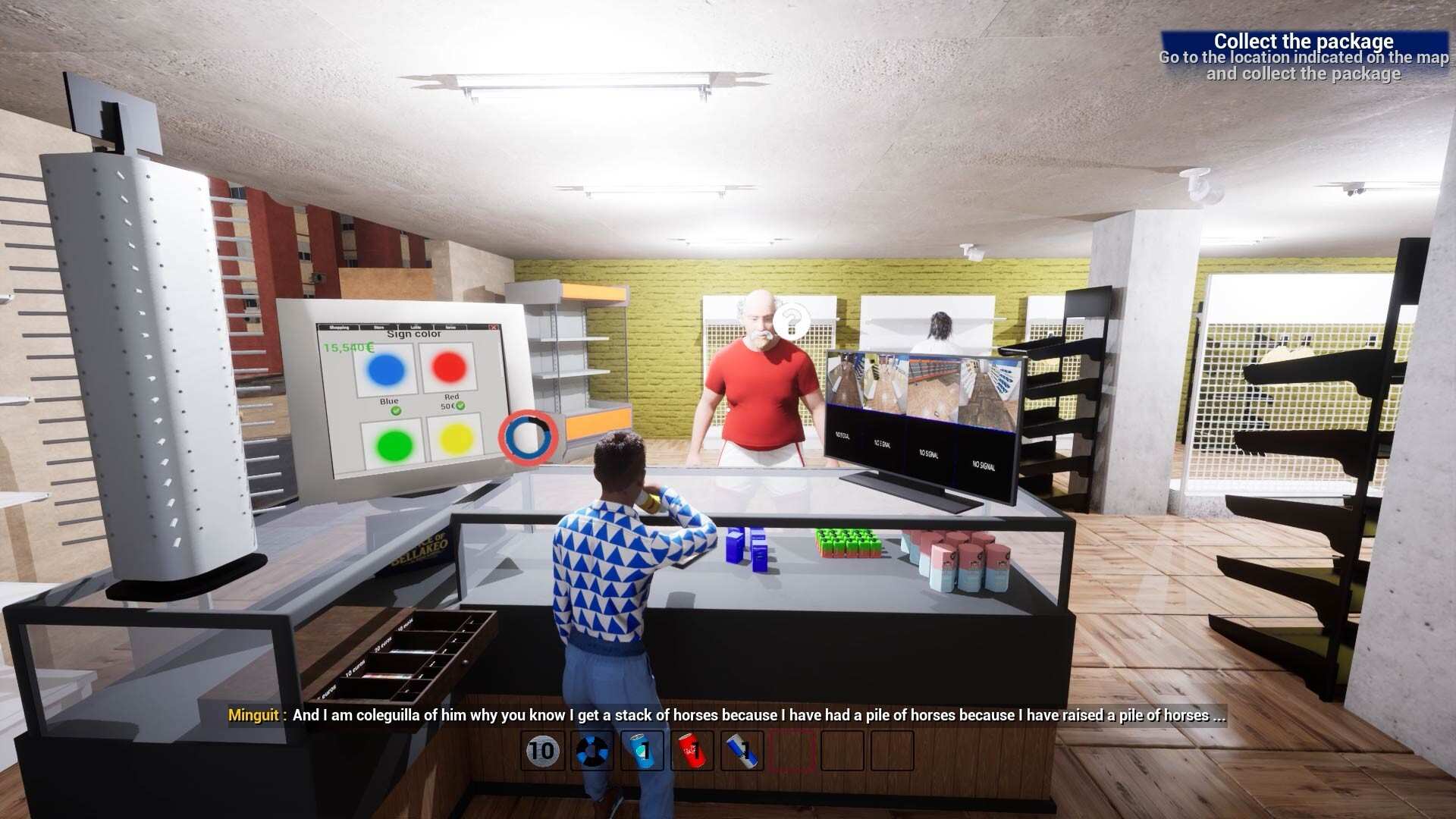Click the green 15,540€ balance display
This screenshot has width=1456, height=819.
(347, 347)
